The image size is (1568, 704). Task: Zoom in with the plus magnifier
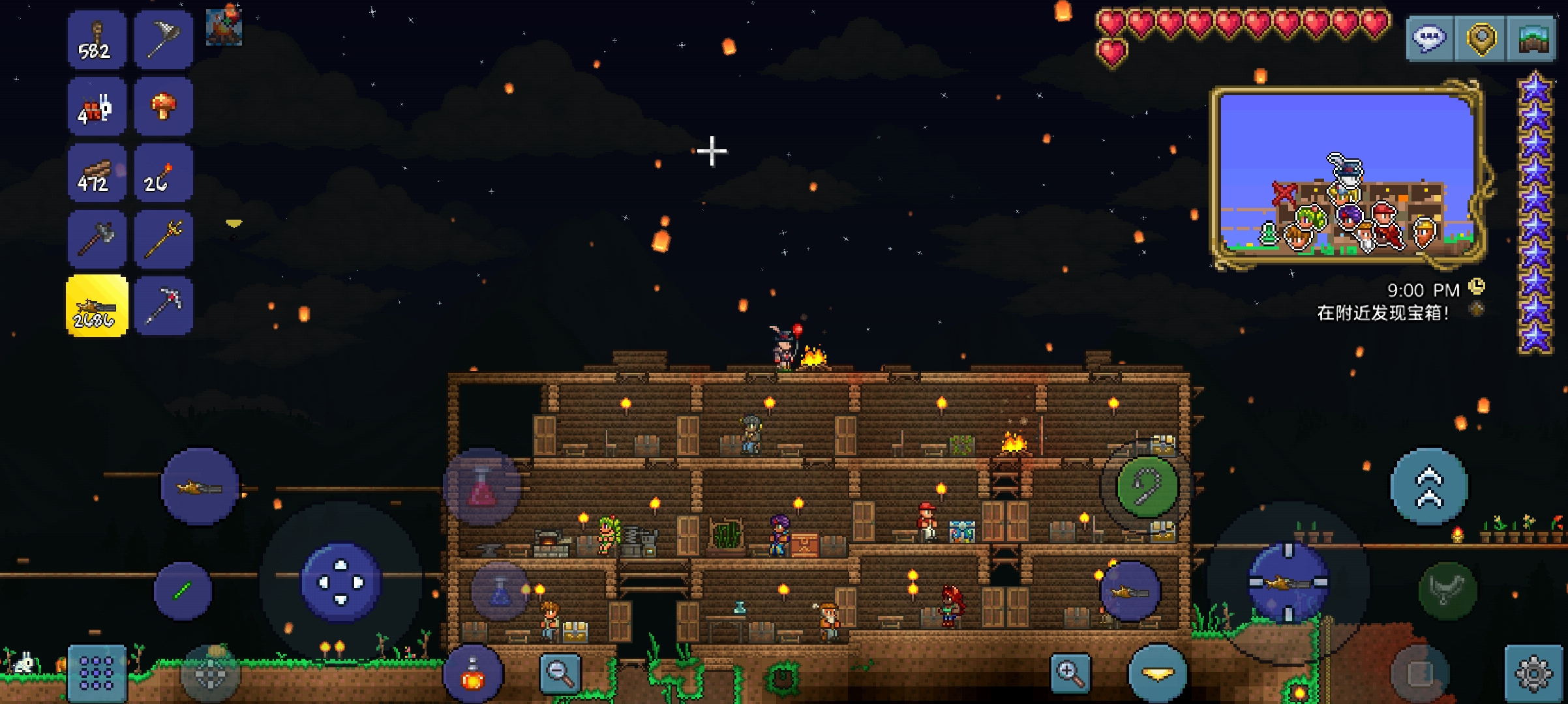(x=1070, y=673)
